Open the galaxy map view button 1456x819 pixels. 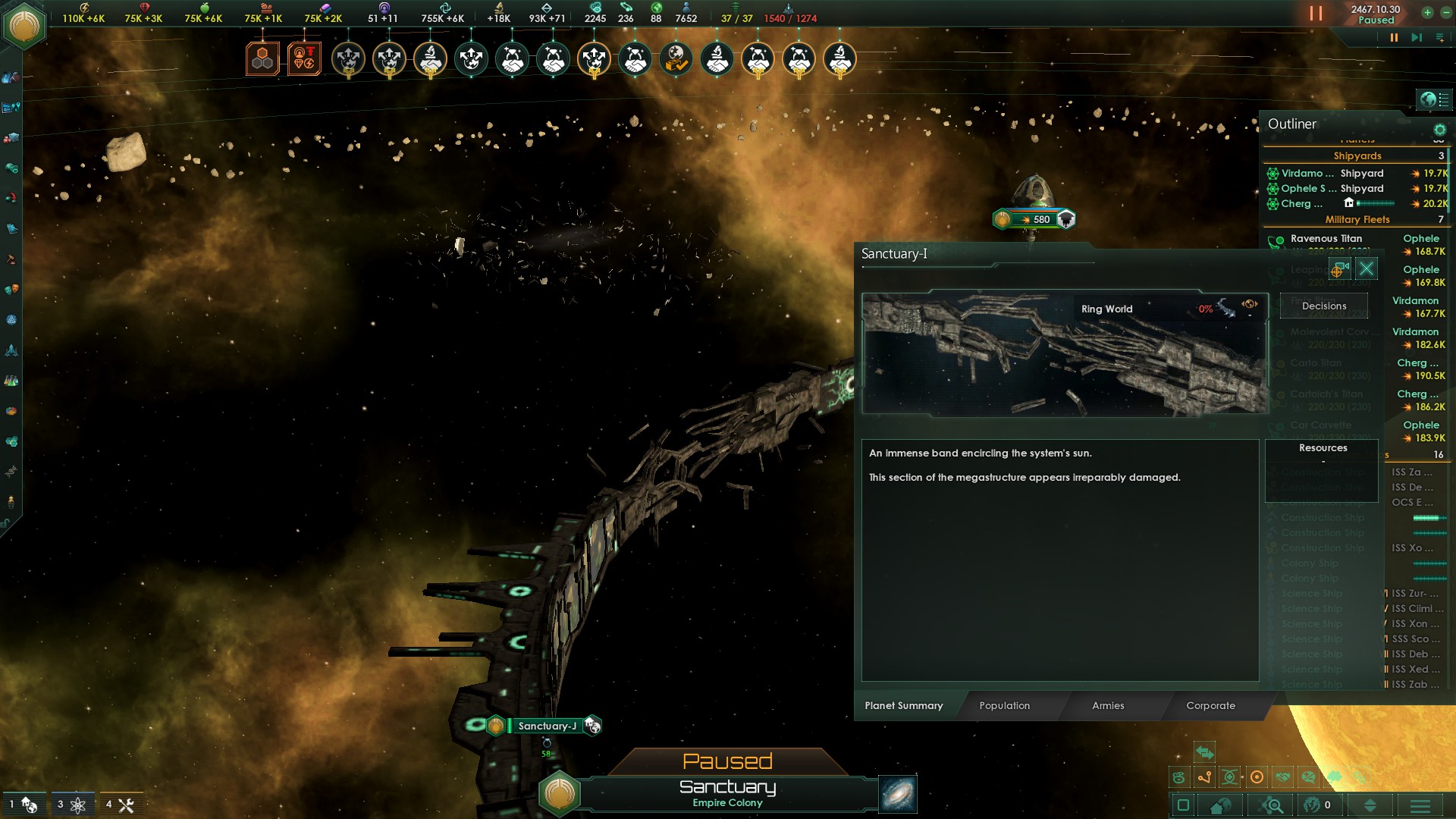coord(898,794)
